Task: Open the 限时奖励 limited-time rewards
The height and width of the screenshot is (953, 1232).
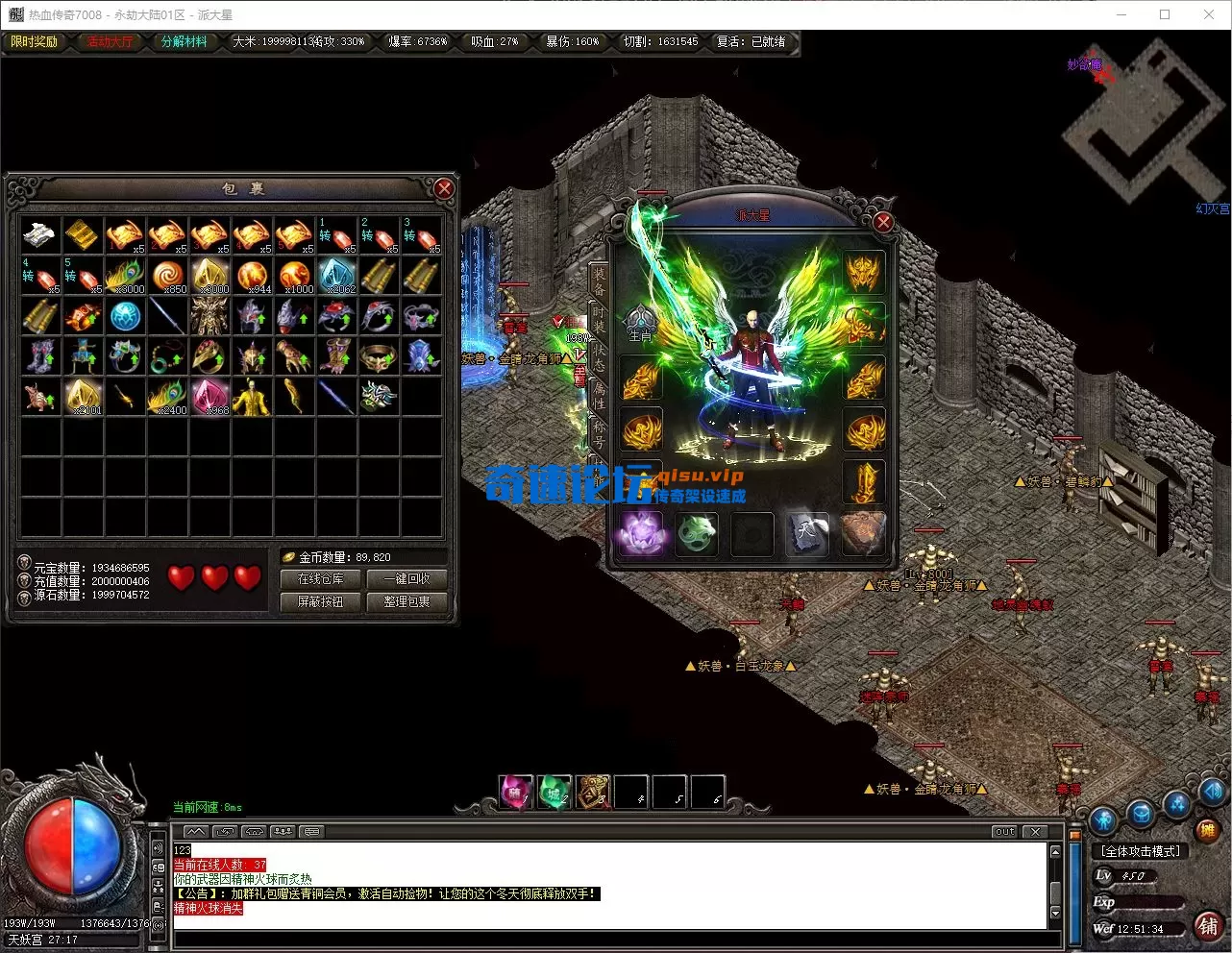Action: click(35, 42)
